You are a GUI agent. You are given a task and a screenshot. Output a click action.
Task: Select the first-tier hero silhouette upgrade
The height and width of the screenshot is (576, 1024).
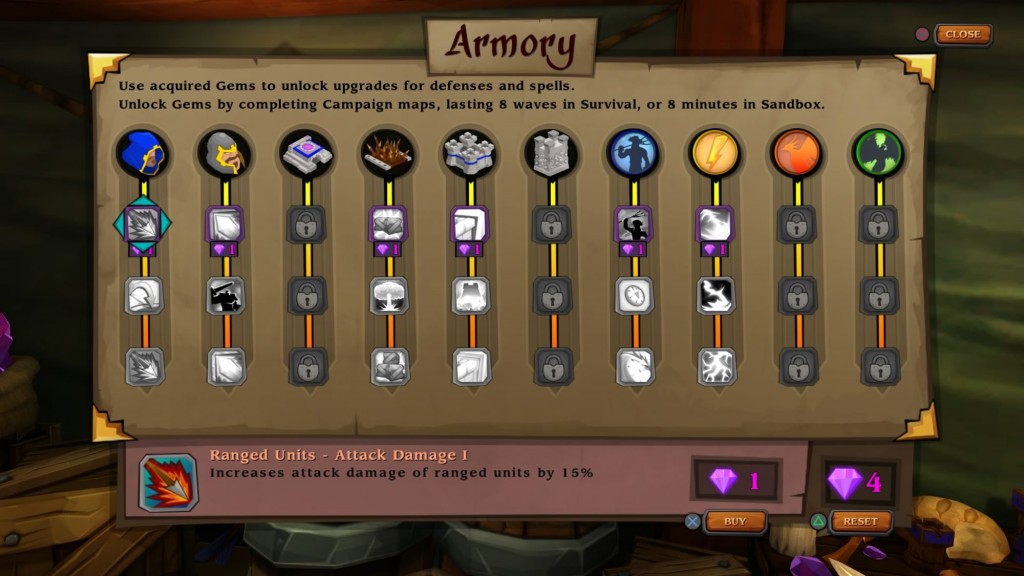point(634,225)
